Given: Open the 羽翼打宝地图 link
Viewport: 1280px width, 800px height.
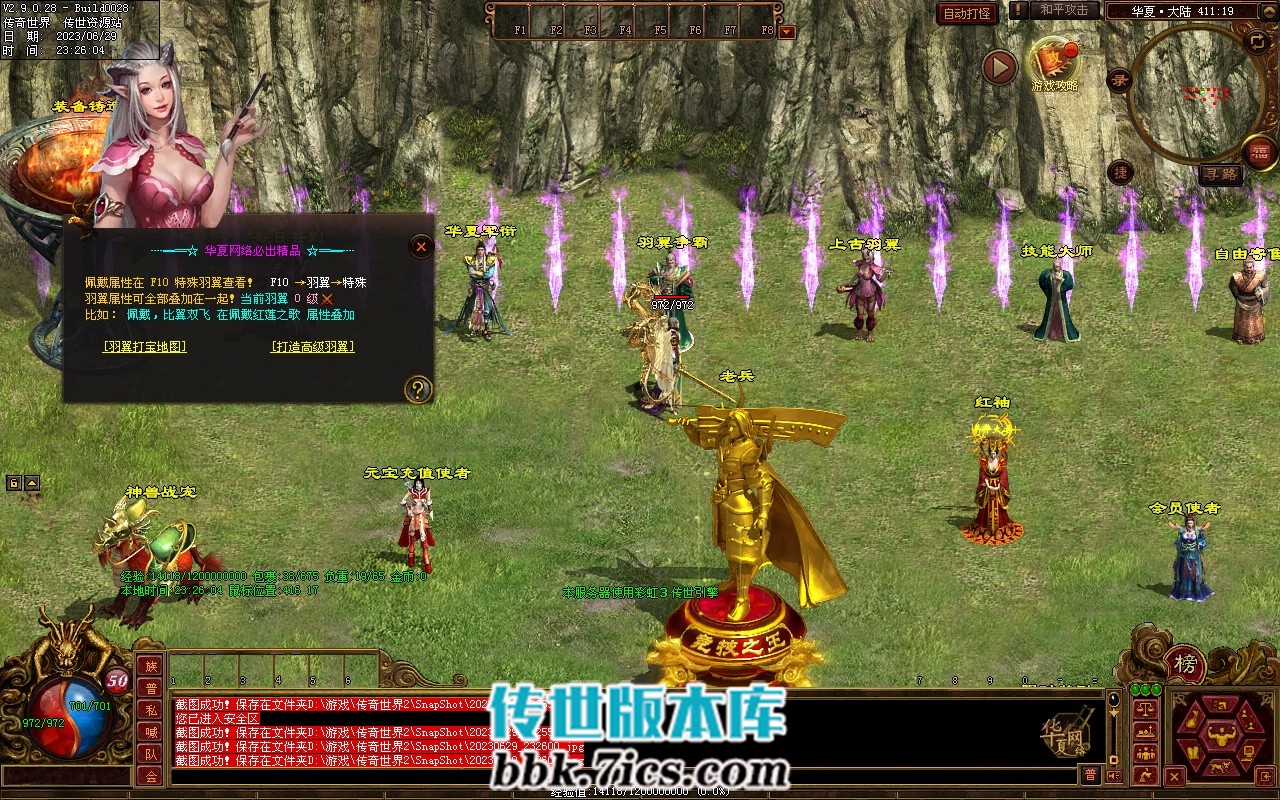Looking at the screenshot, I should click(144, 347).
